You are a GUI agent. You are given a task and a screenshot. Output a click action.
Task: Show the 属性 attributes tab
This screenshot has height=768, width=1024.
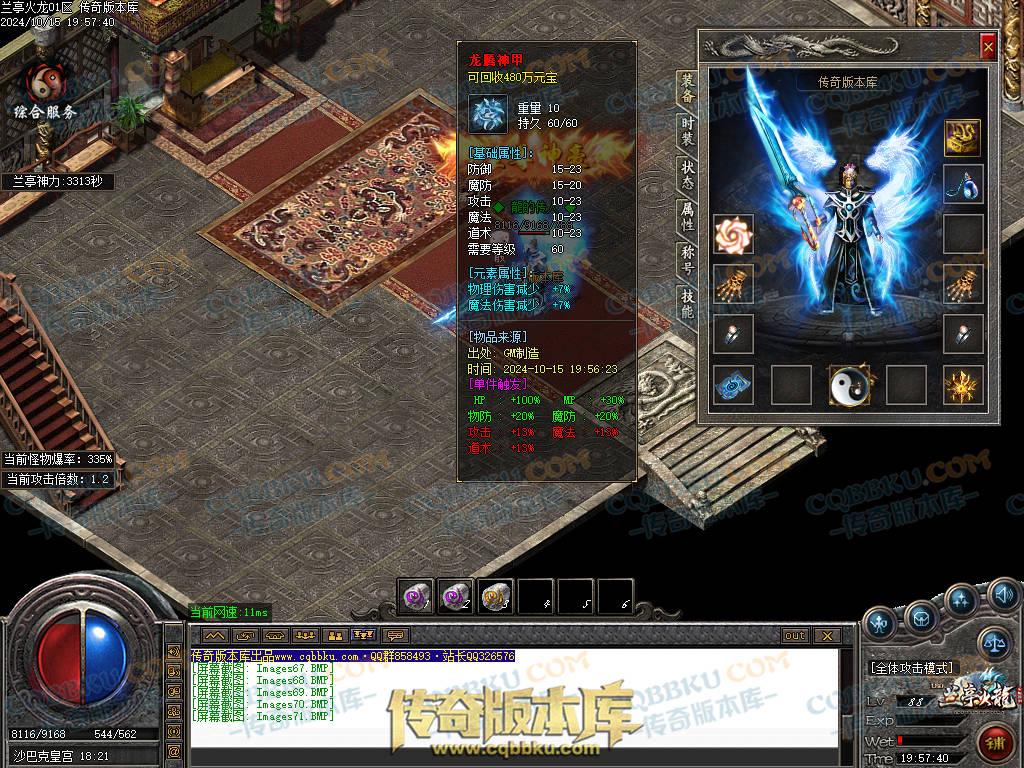tap(688, 217)
